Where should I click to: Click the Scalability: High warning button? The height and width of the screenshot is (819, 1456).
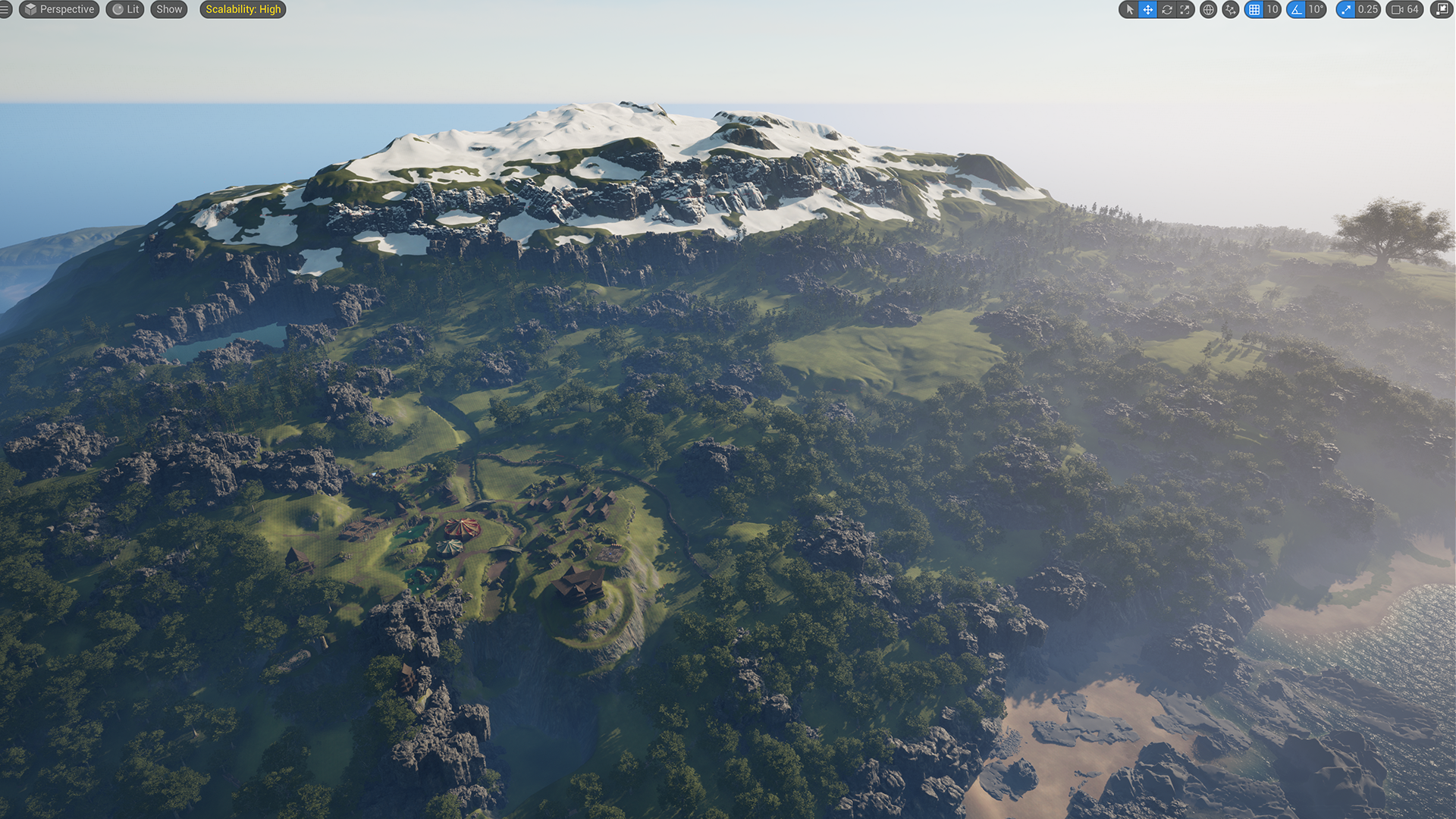click(x=243, y=10)
